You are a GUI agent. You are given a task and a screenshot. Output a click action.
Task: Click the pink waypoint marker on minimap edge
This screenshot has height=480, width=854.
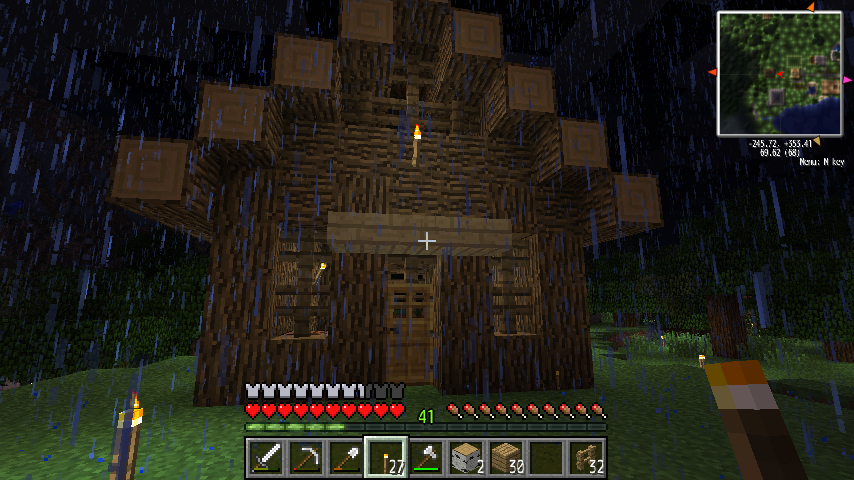tap(846, 79)
